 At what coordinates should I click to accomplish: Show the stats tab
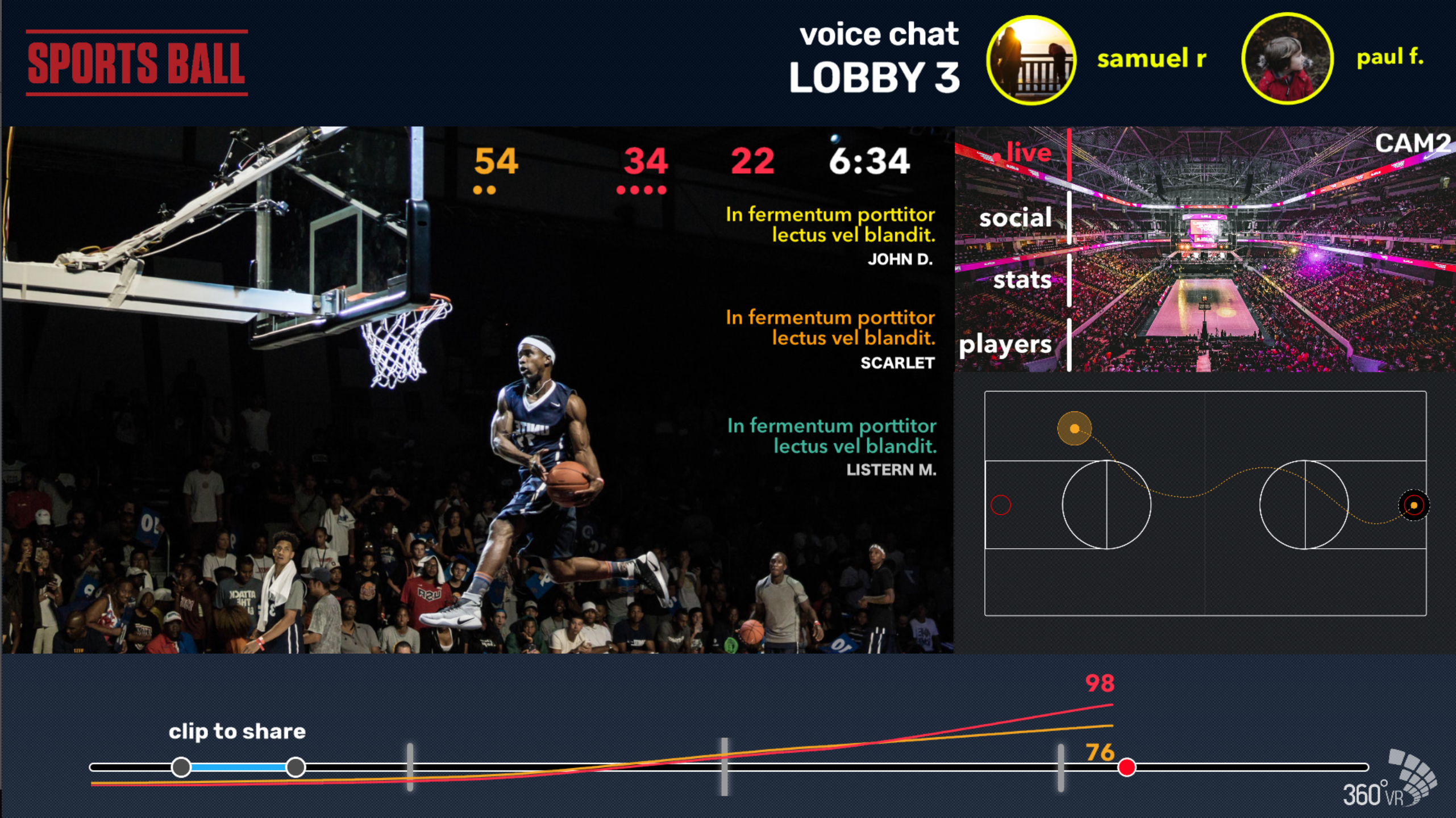pos(1022,280)
